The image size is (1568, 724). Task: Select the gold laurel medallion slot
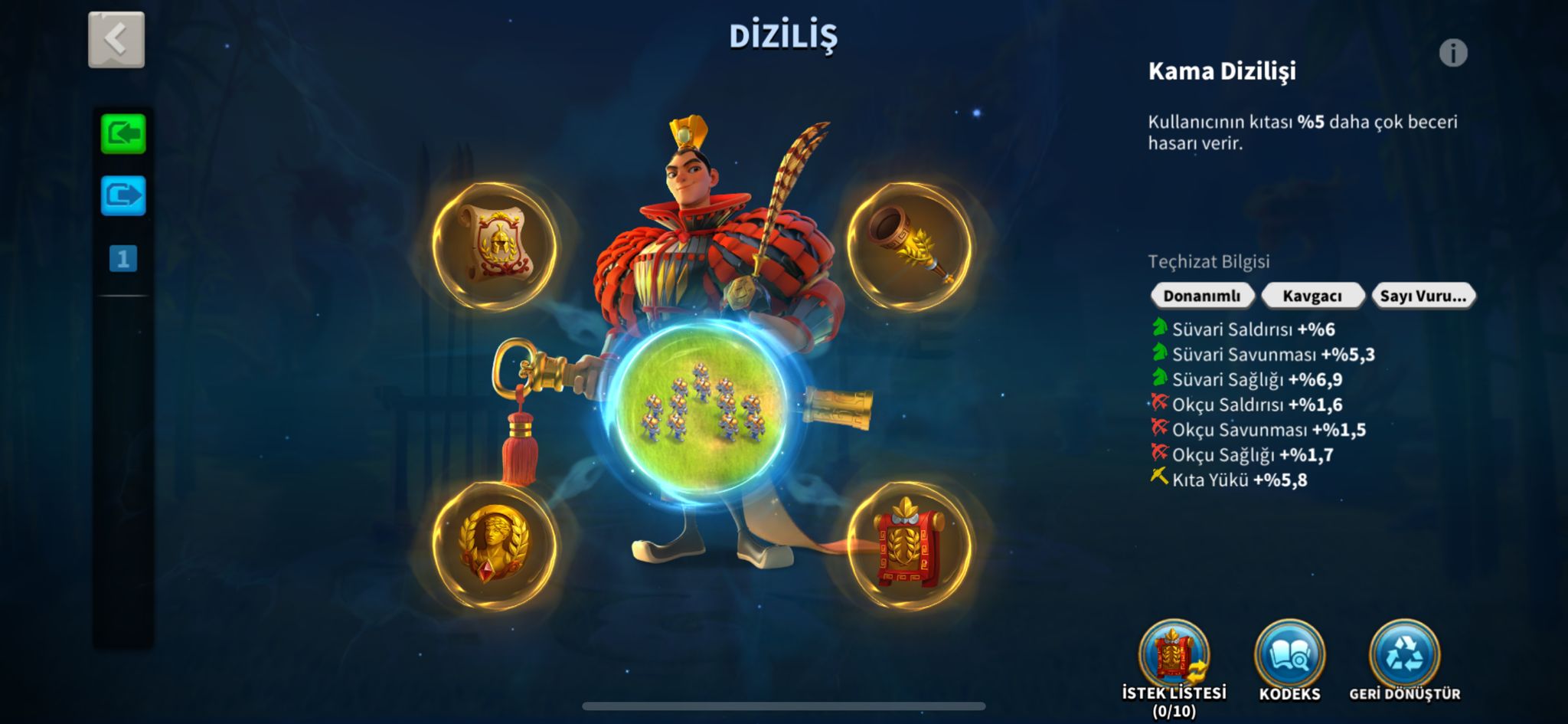pos(495,545)
